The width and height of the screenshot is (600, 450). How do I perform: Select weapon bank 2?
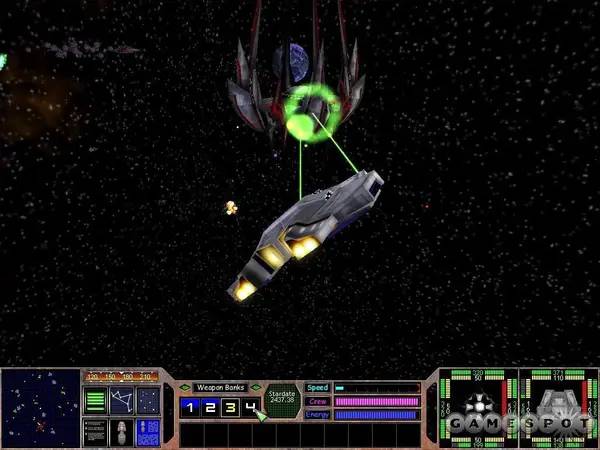[x=209, y=406]
